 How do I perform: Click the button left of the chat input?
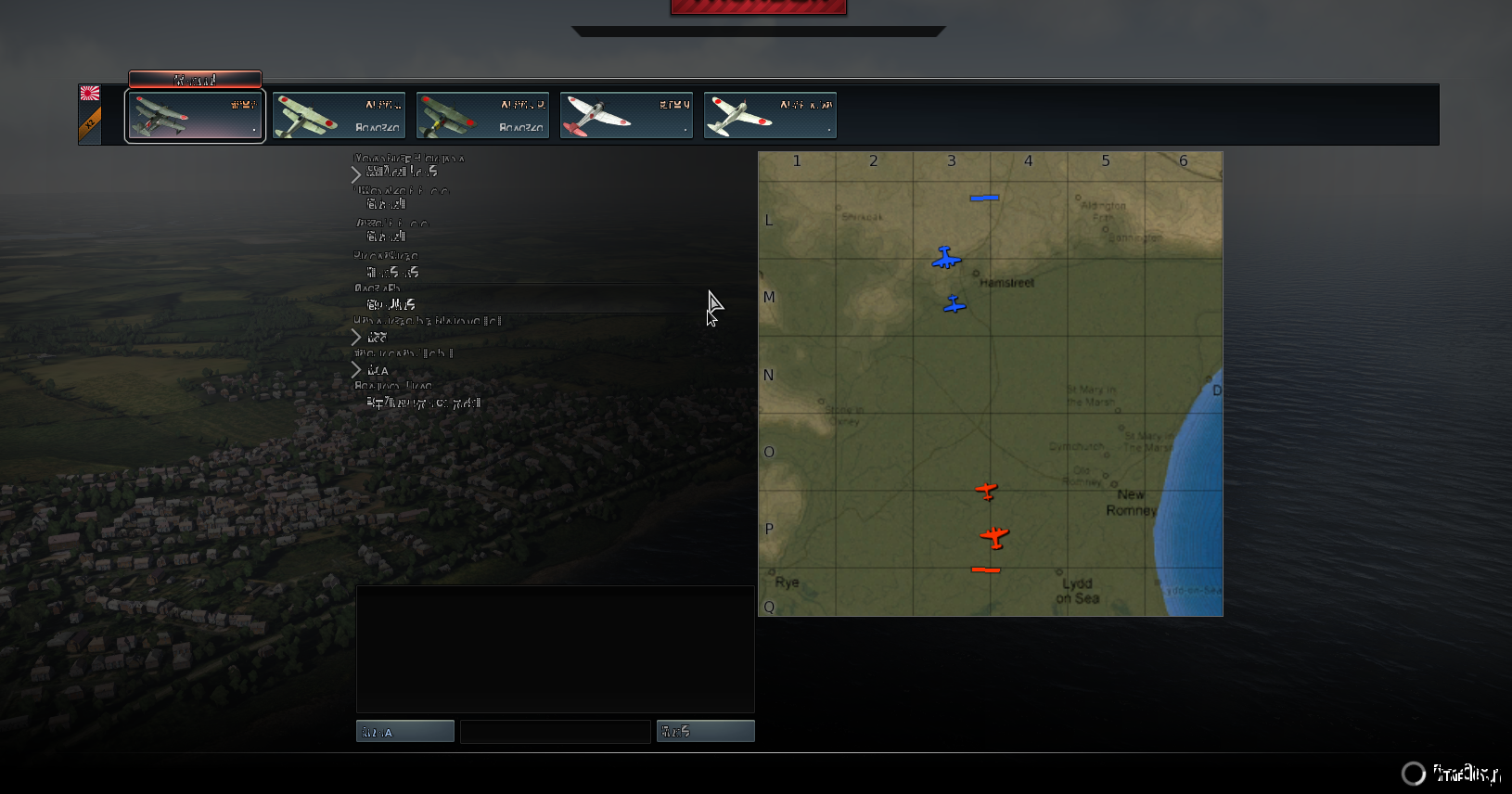tap(404, 732)
